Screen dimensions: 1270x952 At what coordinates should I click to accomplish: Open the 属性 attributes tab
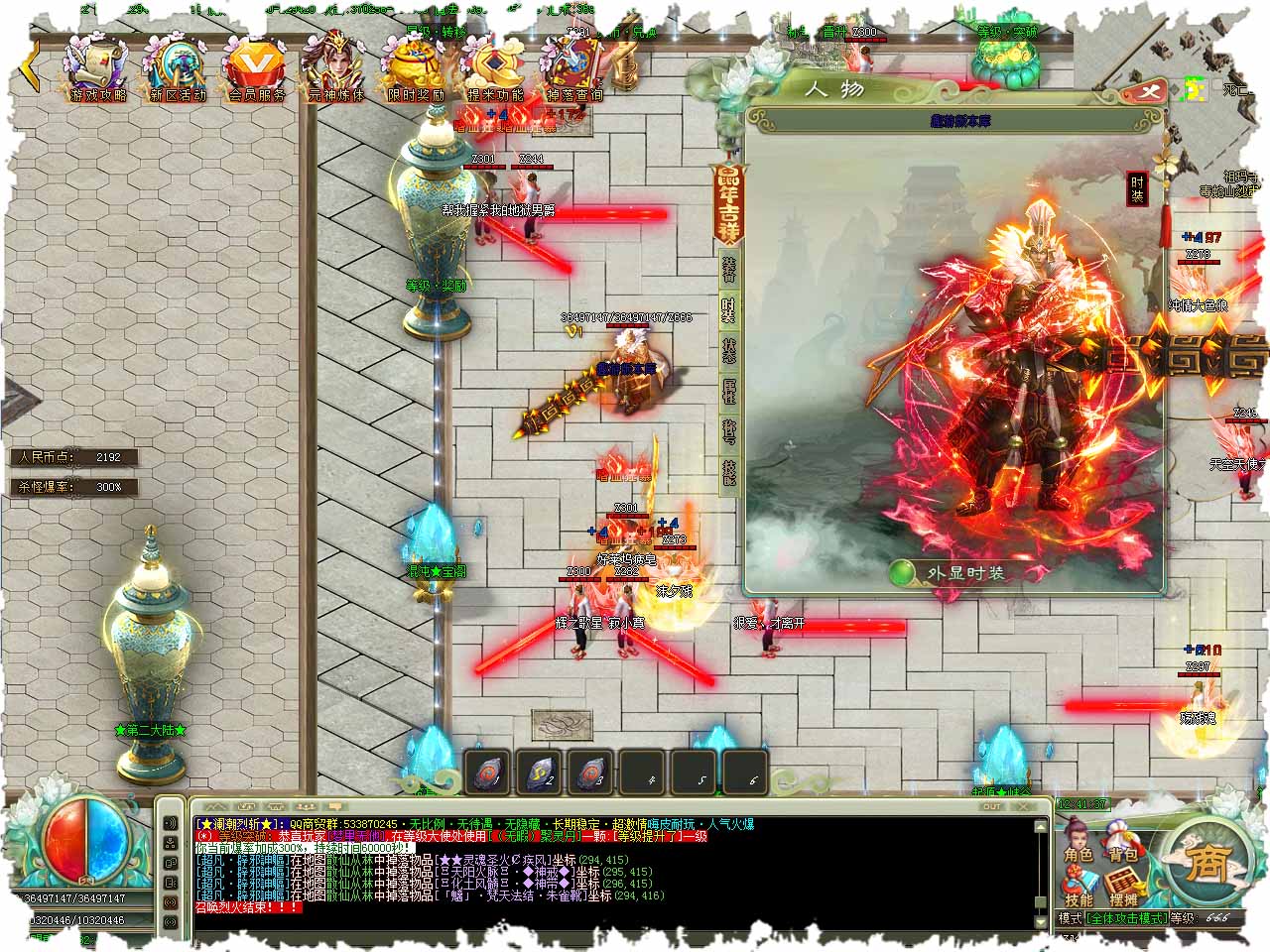[x=729, y=392]
